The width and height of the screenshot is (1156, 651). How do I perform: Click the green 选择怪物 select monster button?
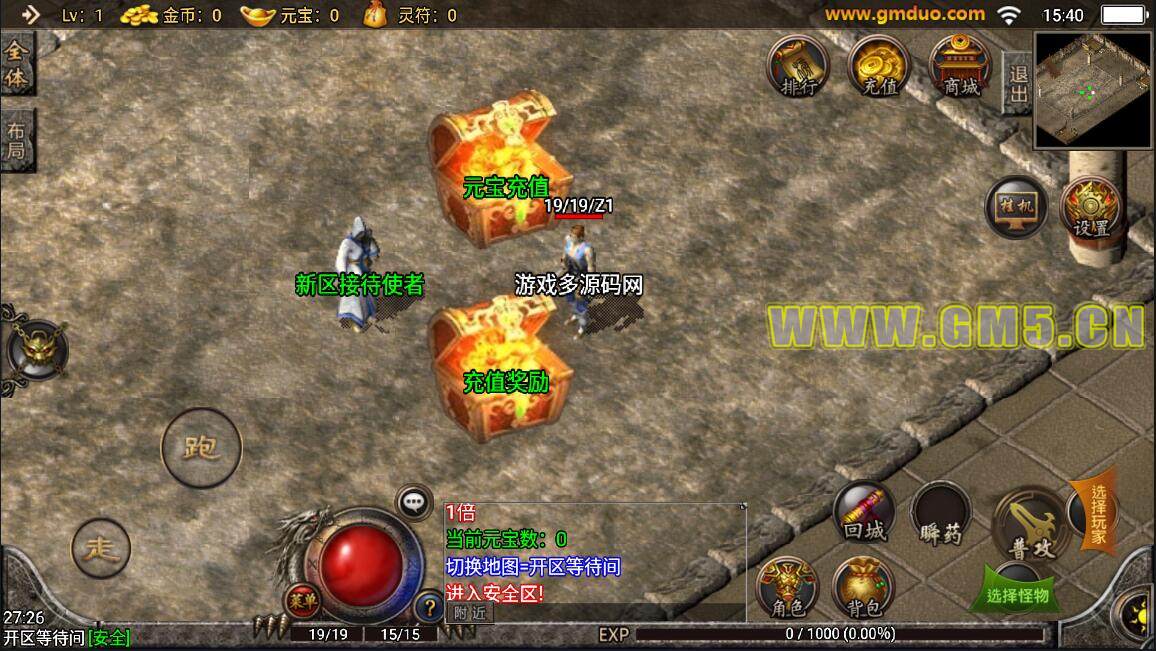(1014, 594)
